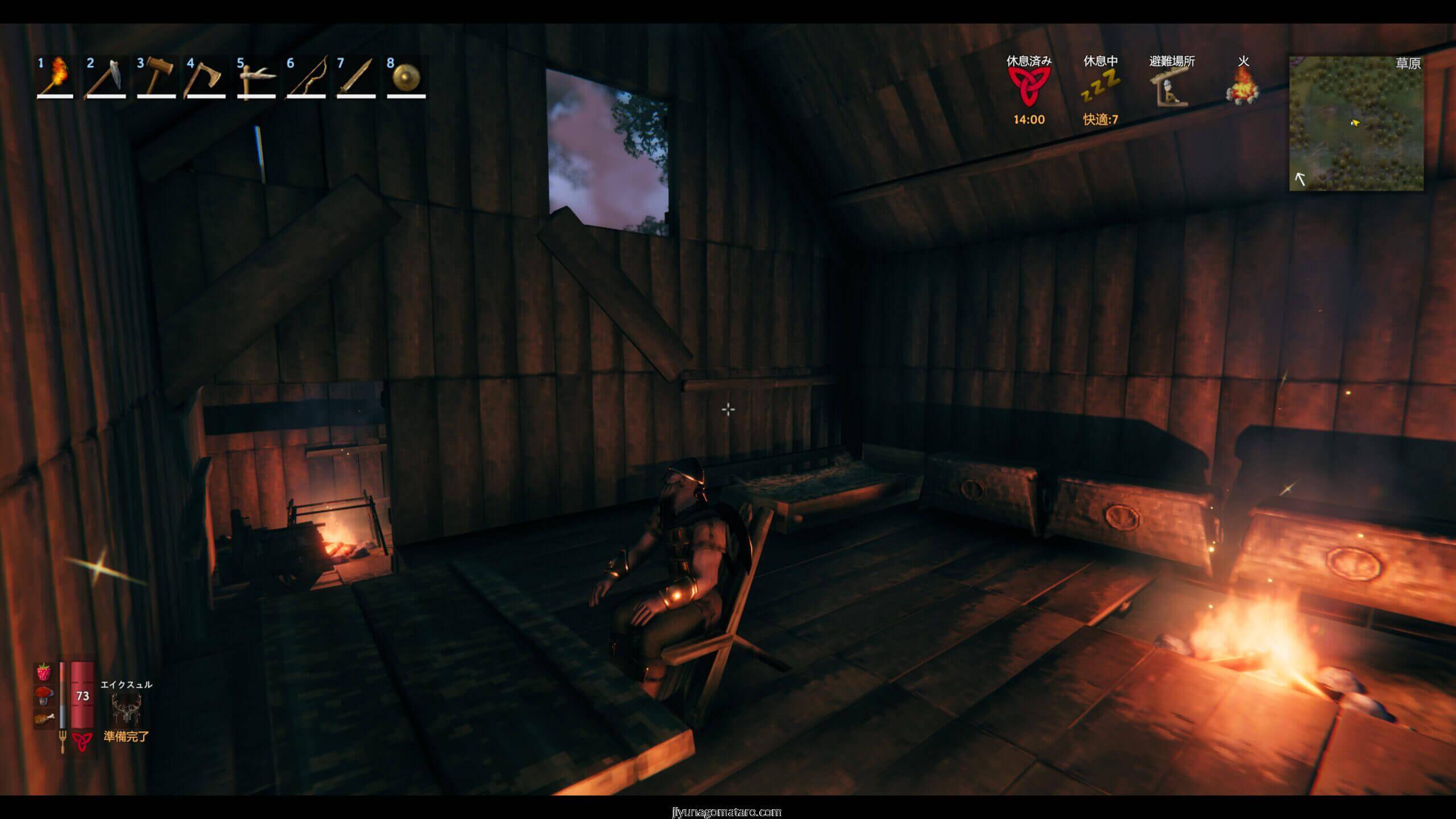Screen dimensions: 1456x819
Task: Select the torch in hotbar slot 1
Action: click(x=55, y=78)
